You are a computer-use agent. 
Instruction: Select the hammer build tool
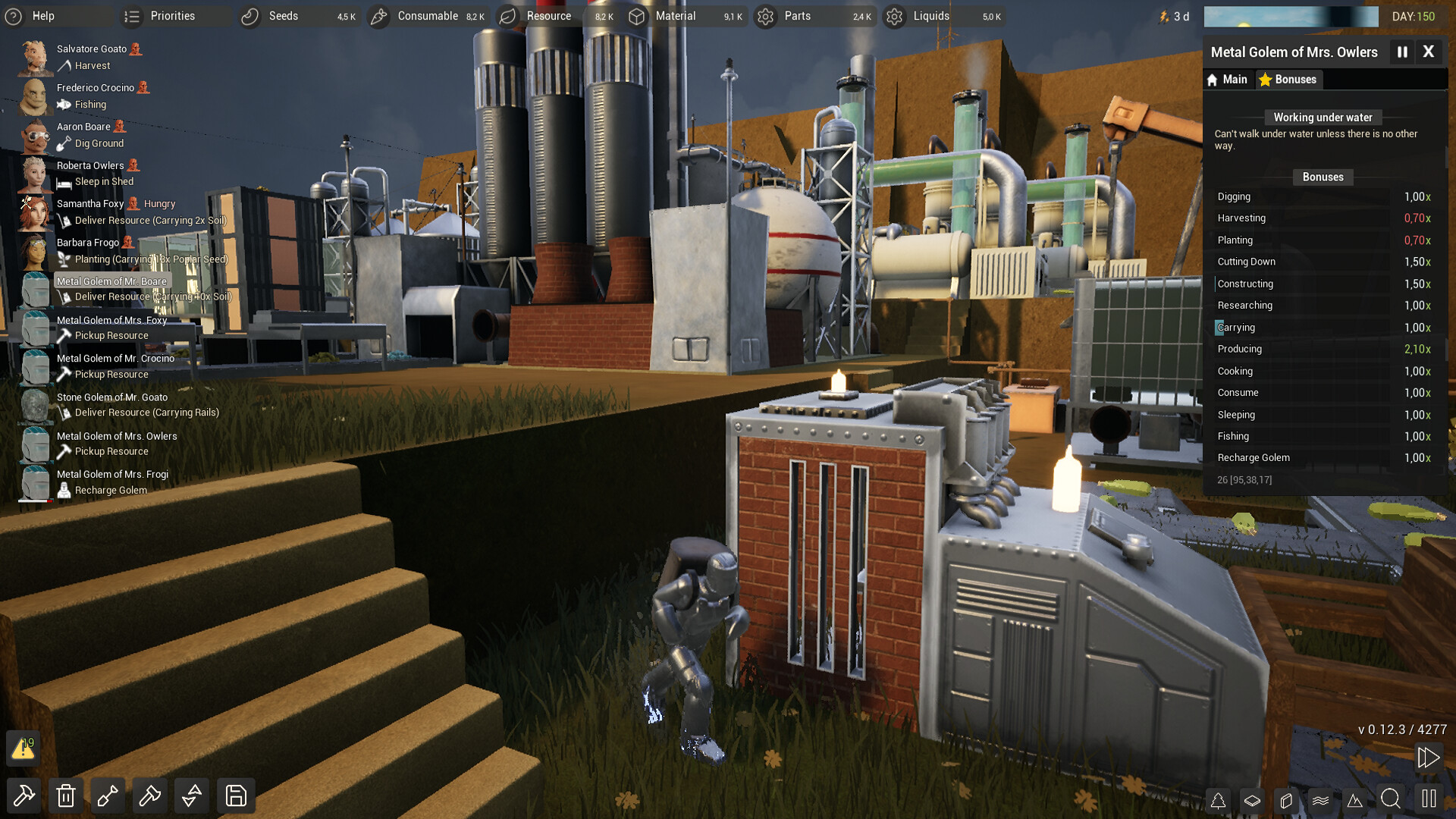24,795
